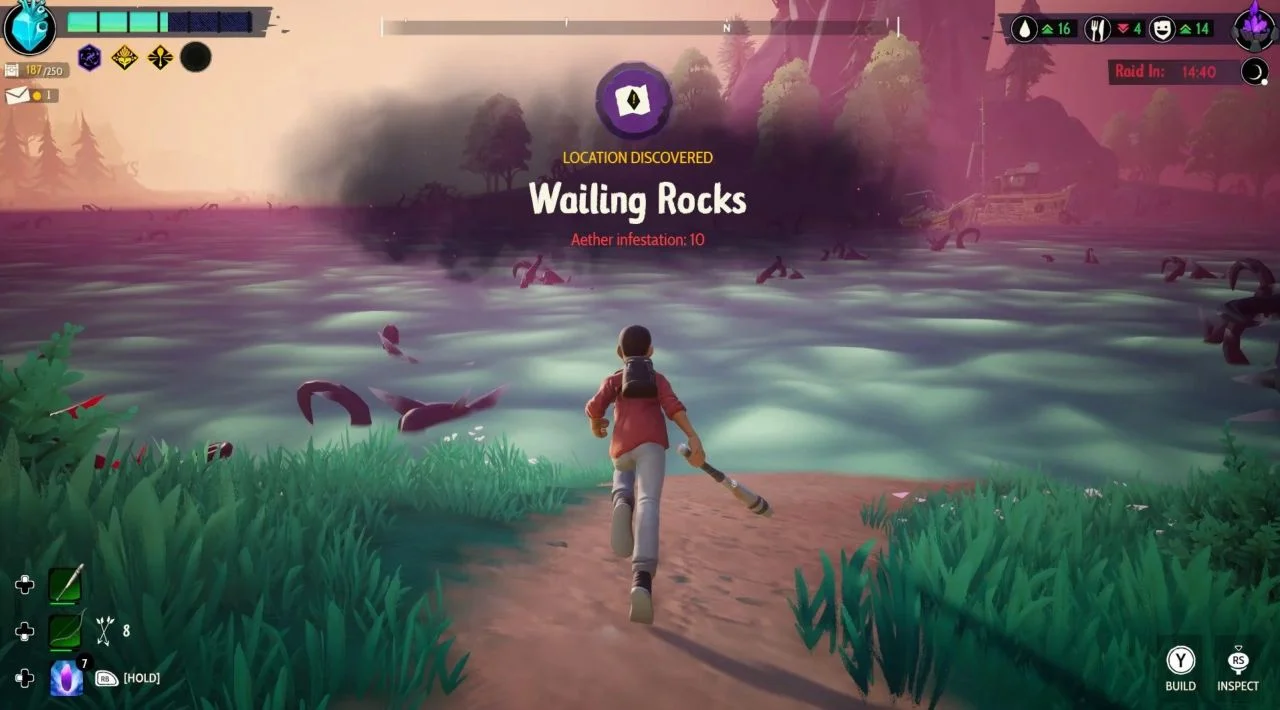The width and height of the screenshot is (1280, 710).
Task: Check the water droplet stat icon
Action: coord(1025,29)
